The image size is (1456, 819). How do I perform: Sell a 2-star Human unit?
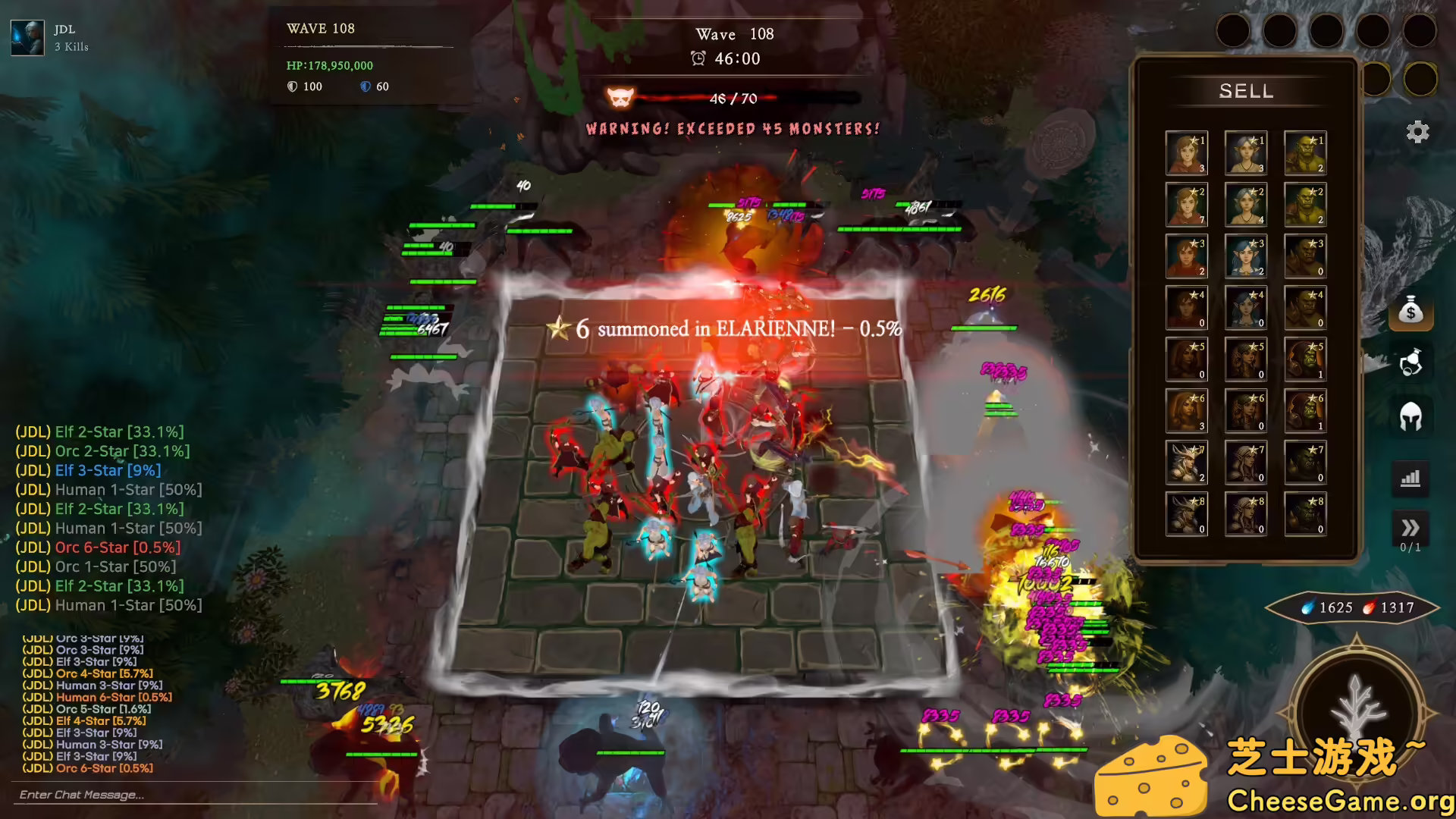tap(1186, 205)
